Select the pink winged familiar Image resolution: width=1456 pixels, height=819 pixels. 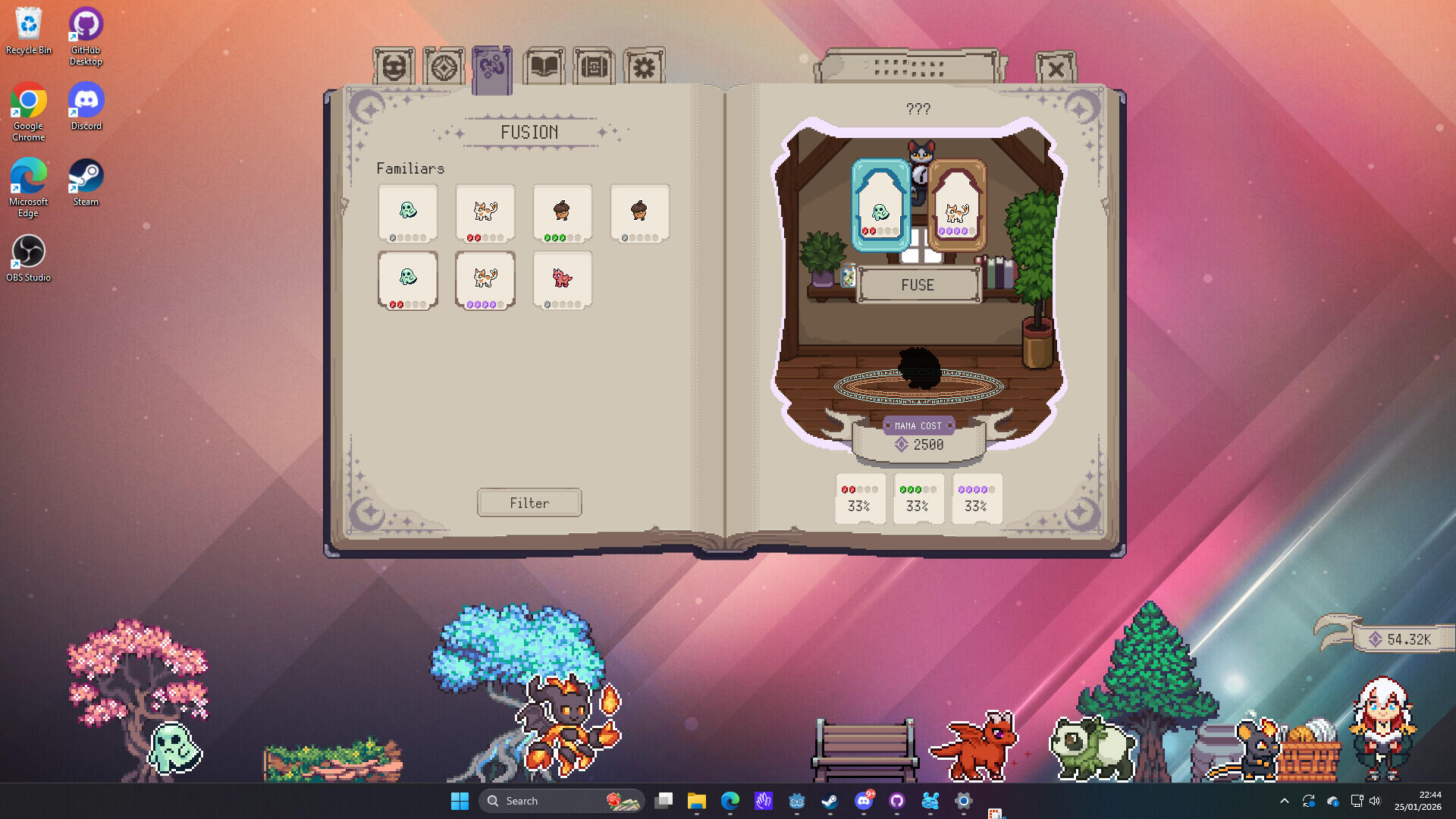coord(563,280)
